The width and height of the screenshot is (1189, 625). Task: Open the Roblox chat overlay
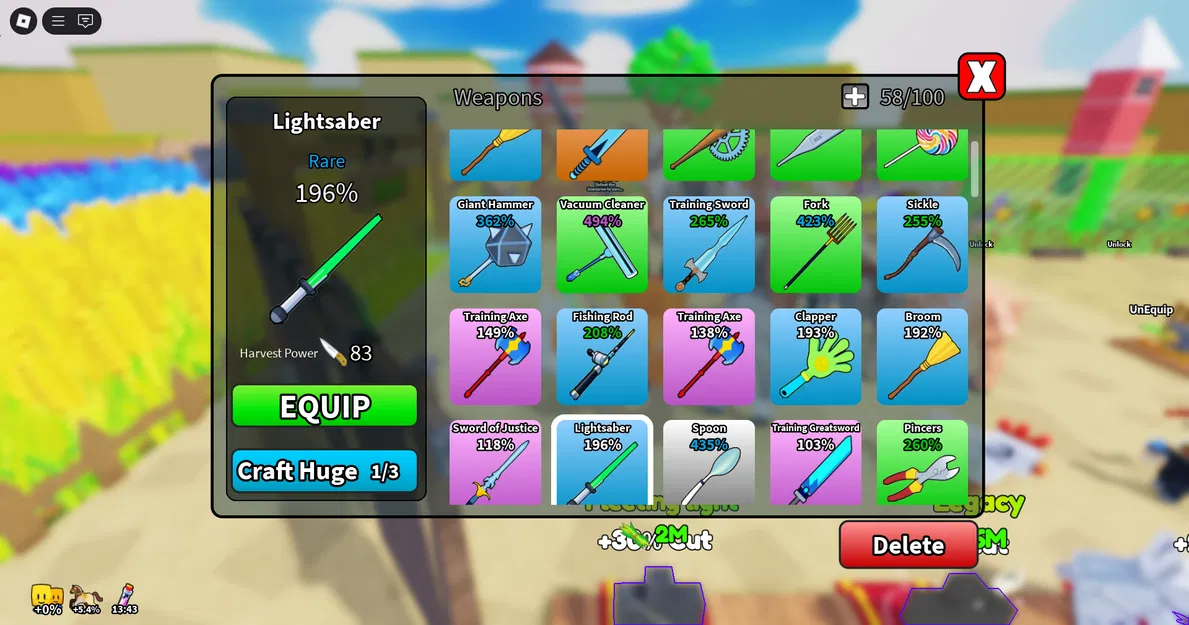pos(85,20)
